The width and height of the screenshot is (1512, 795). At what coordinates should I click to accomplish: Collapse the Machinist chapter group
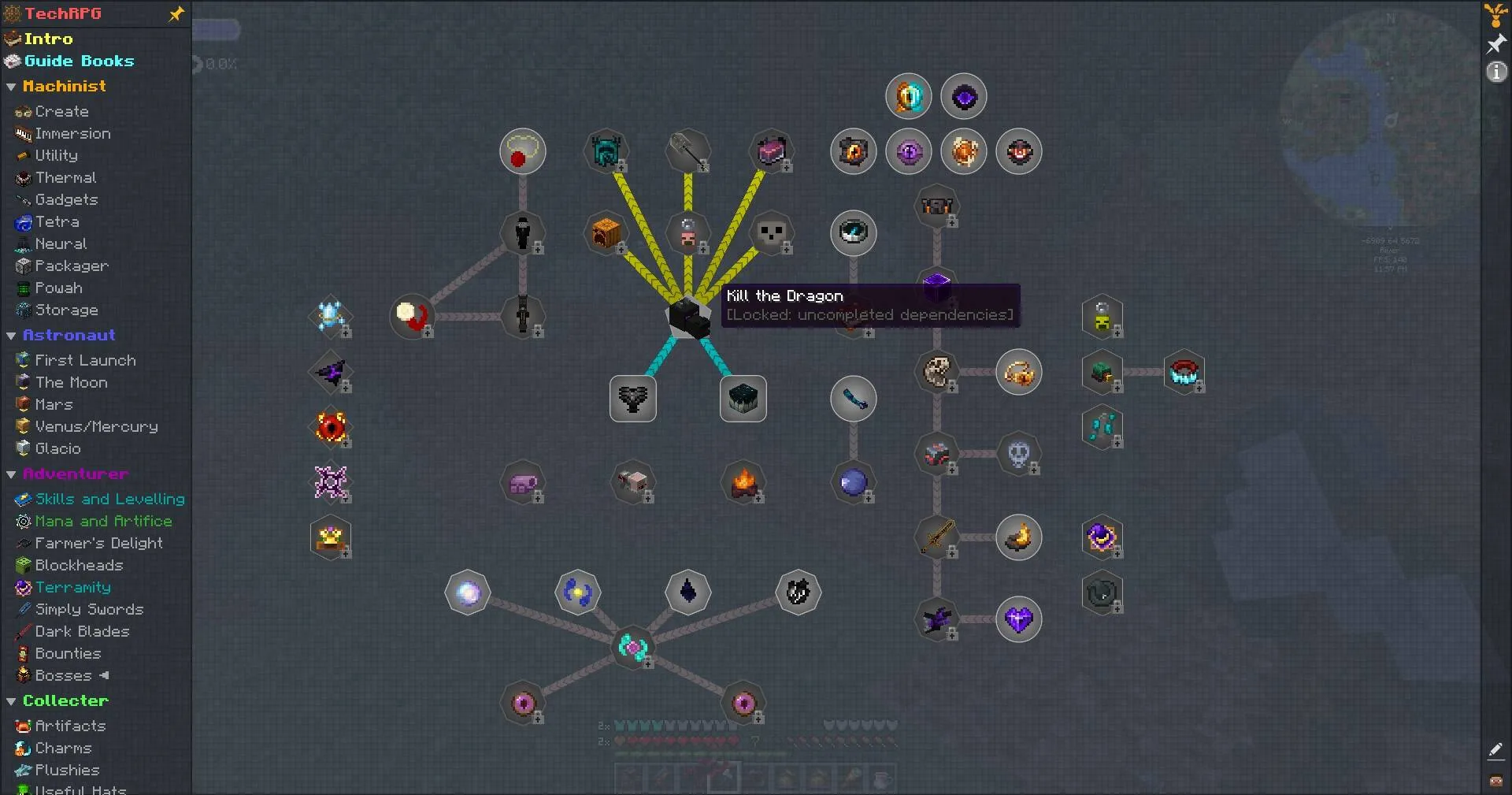click(x=11, y=87)
